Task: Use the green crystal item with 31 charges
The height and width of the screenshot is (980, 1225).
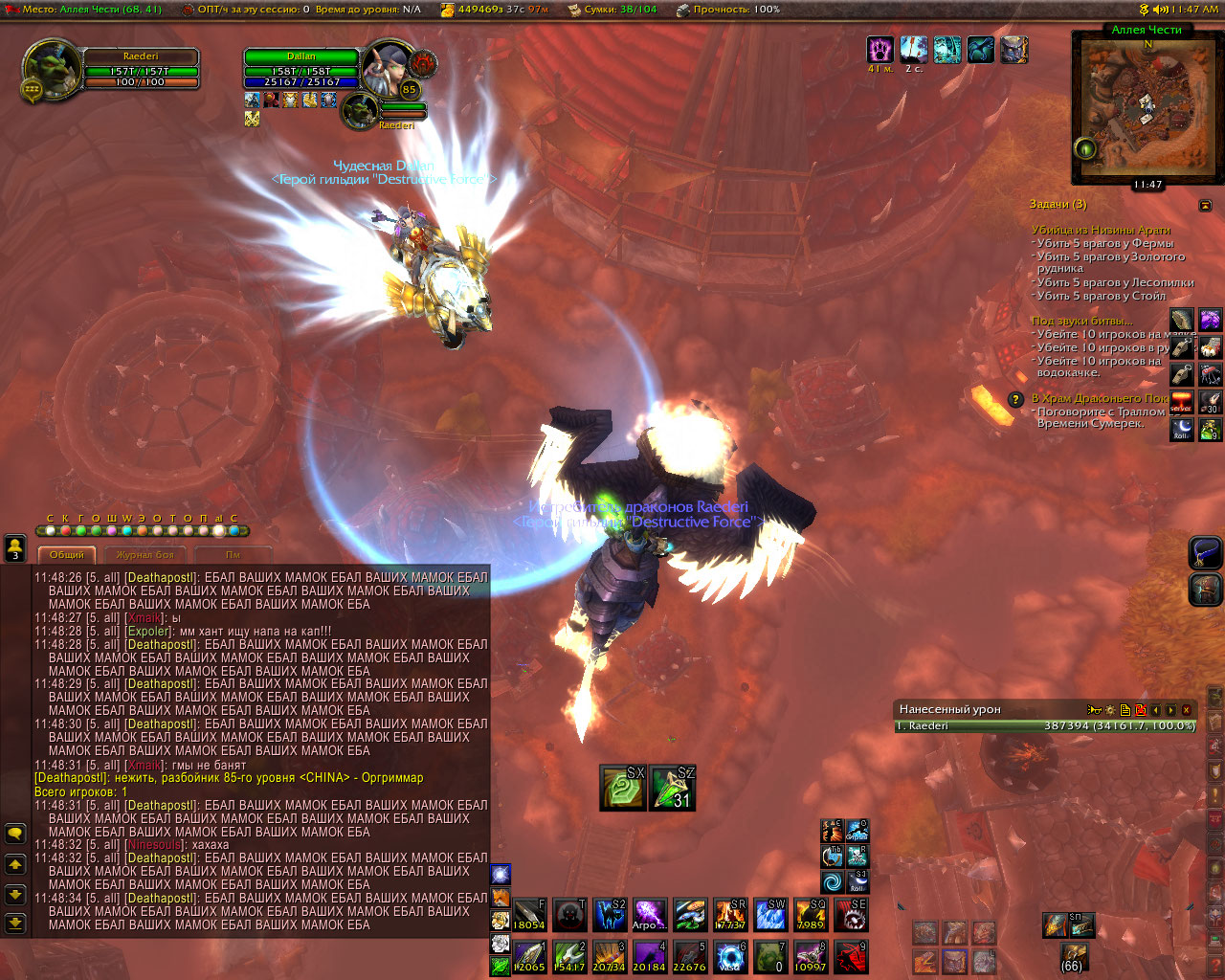Action: pos(673,788)
